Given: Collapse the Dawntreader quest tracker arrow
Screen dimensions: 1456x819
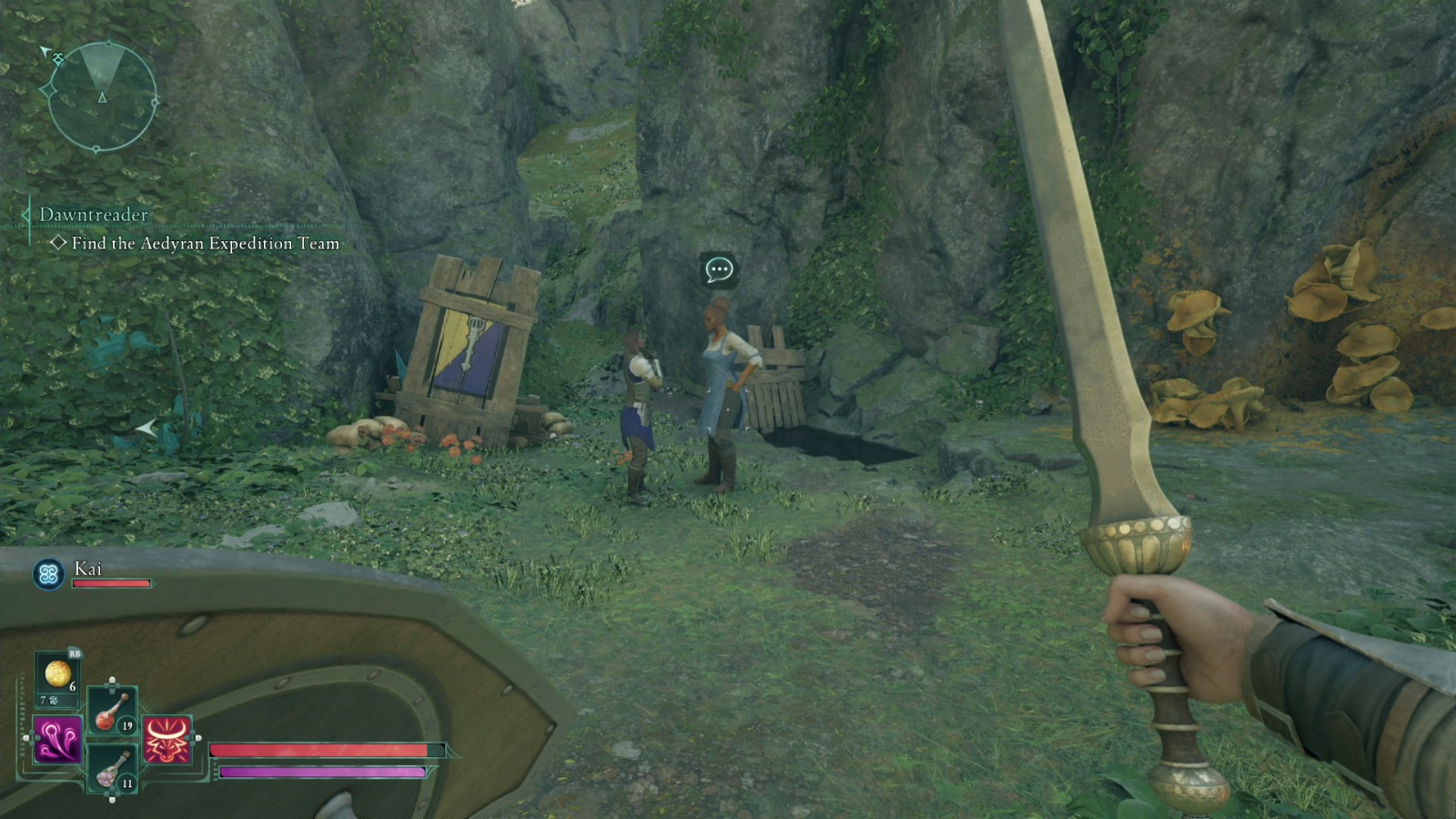Looking at the screenshot, I should (x=25, y=215).
